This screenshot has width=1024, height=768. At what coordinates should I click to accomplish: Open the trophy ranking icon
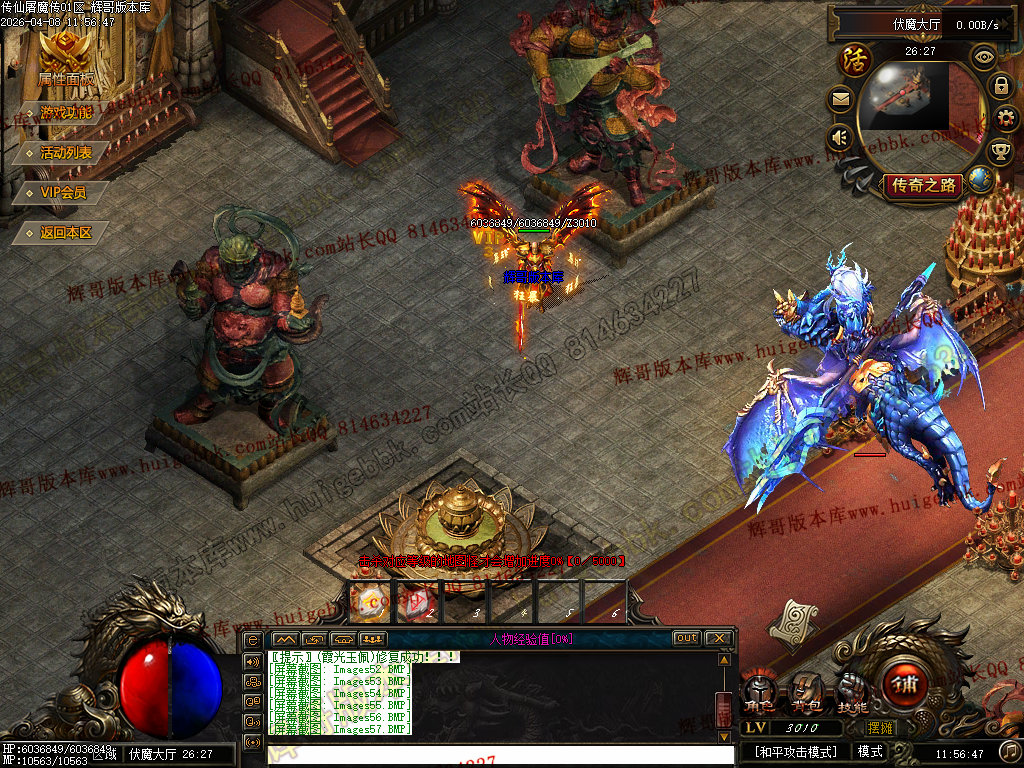tap(1000, 152)
